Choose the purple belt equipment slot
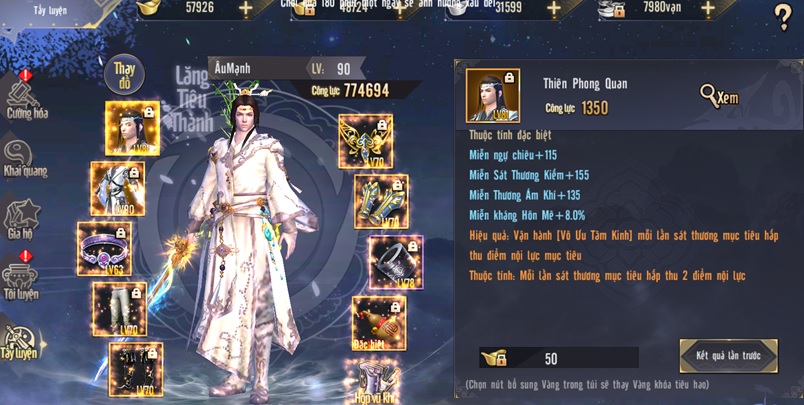The width and height of the screenshot is (804, 405). (104, 248)
